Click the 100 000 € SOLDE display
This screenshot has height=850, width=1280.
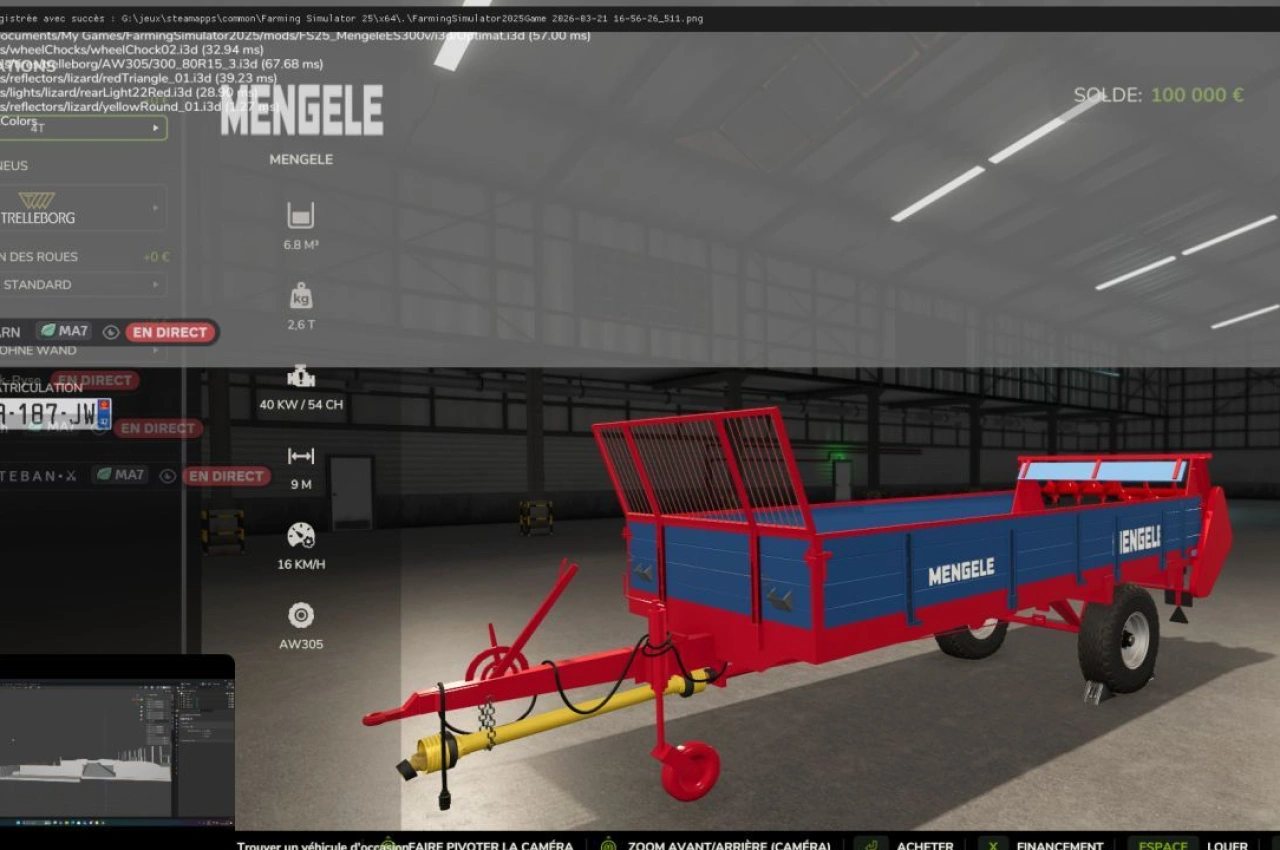click(1197, 95)
